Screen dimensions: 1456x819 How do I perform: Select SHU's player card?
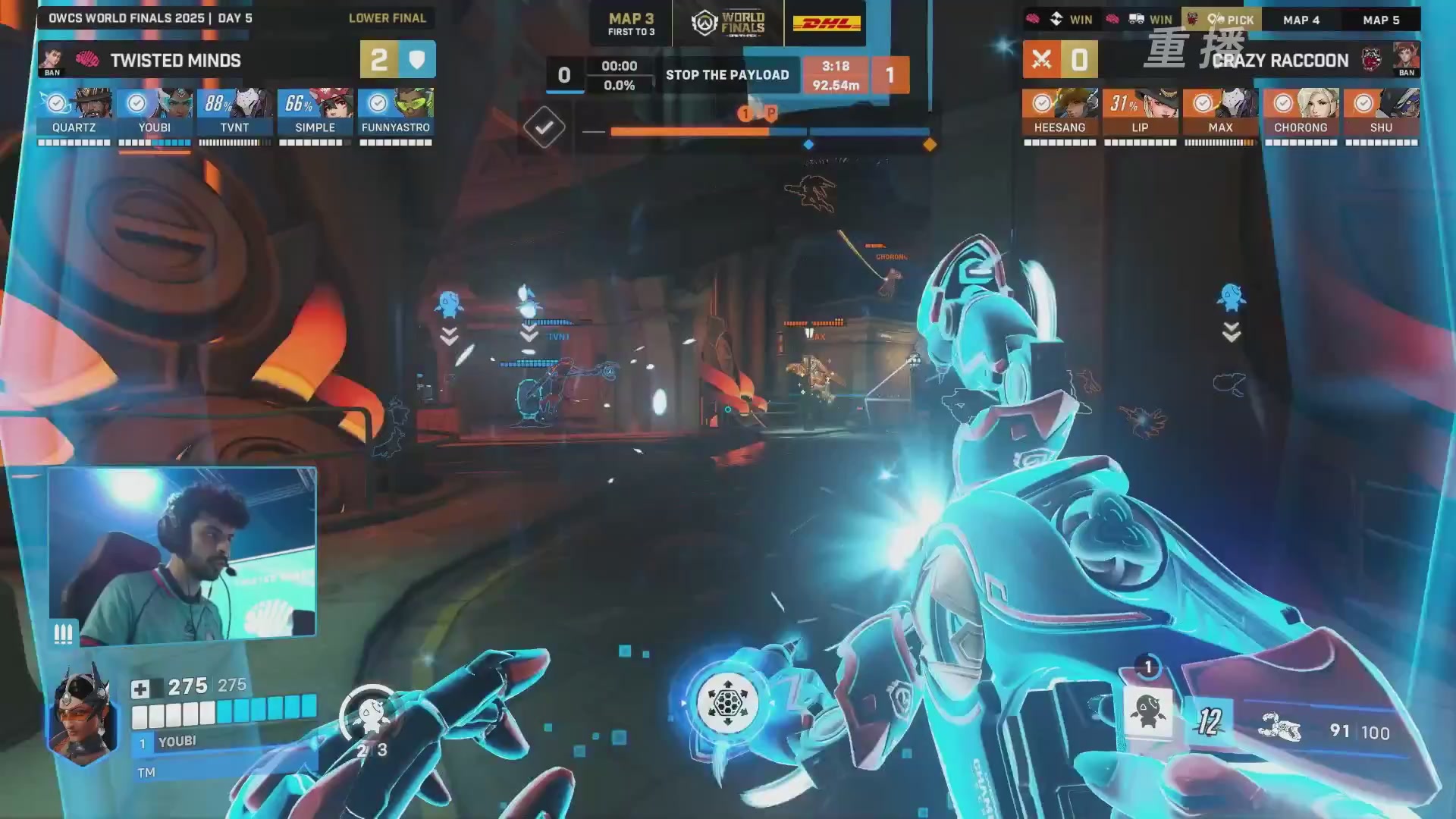coord(1381,112)
